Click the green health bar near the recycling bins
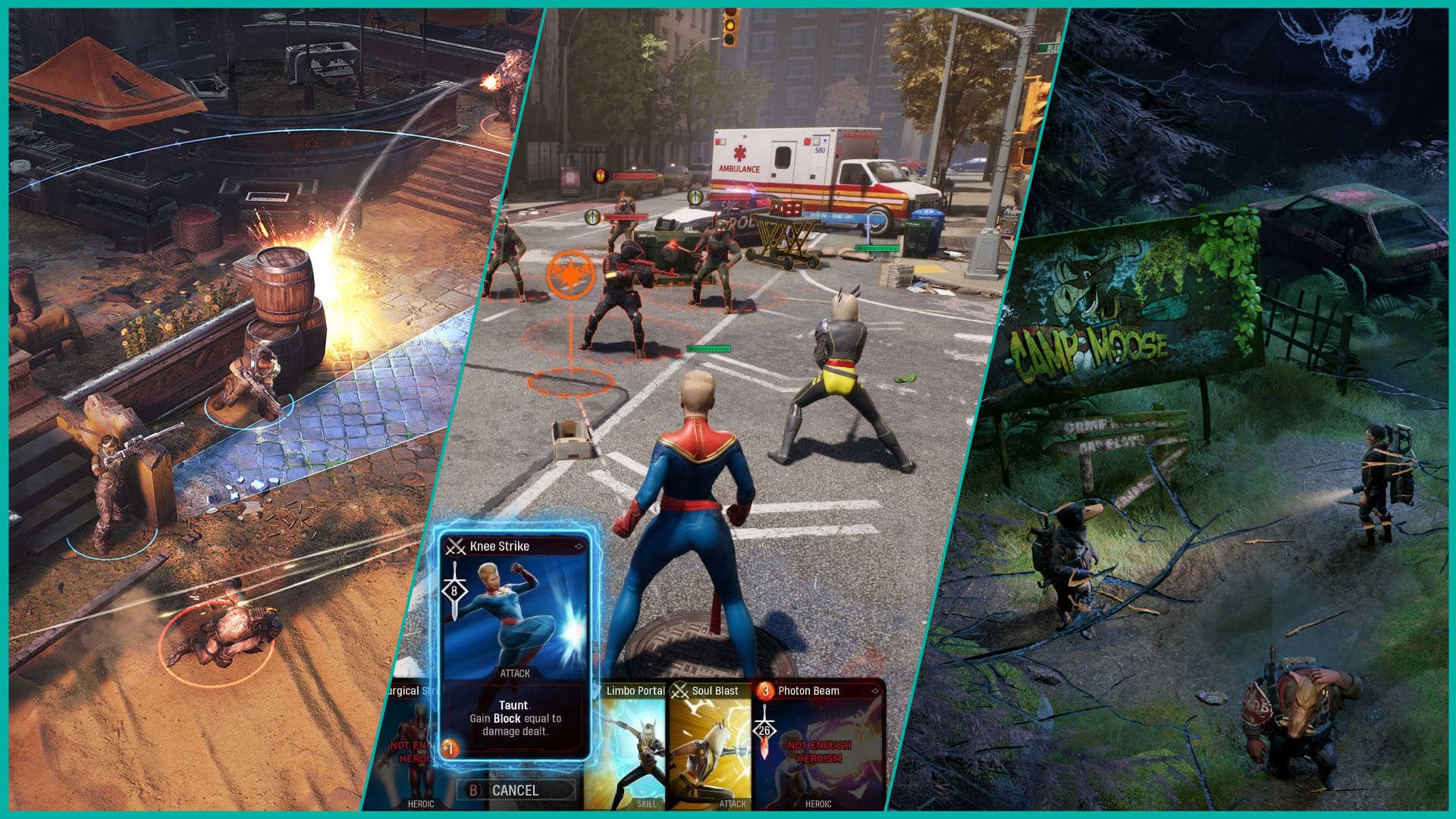Viewport: 1456px width, 819px height. point(877,247)
